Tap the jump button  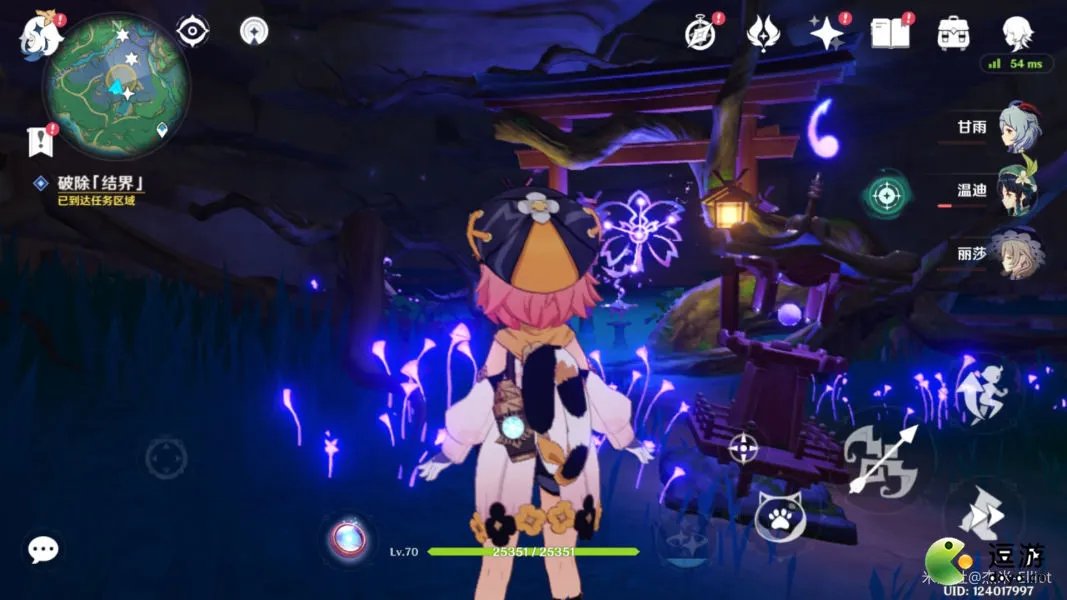[x=981, y=515]
